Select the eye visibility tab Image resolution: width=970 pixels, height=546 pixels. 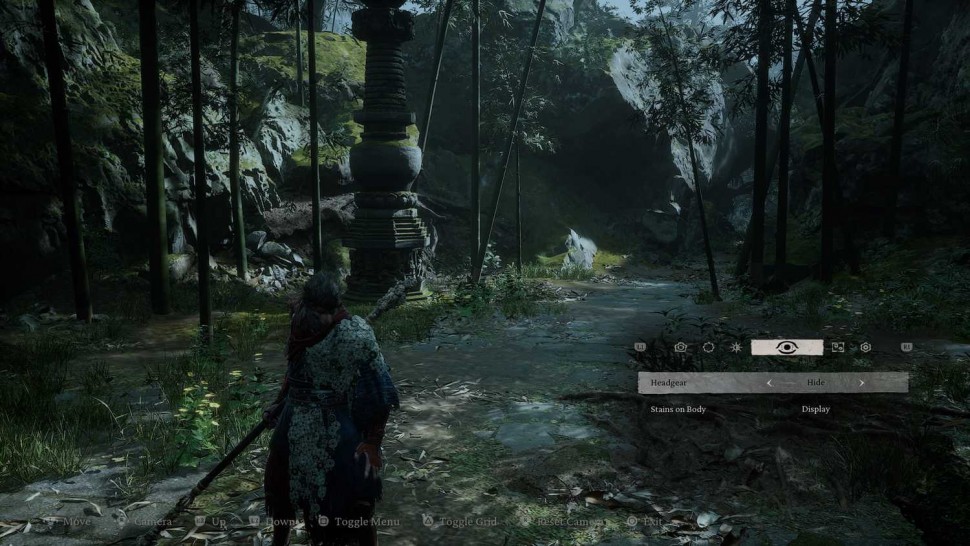(x=787, y=347)
